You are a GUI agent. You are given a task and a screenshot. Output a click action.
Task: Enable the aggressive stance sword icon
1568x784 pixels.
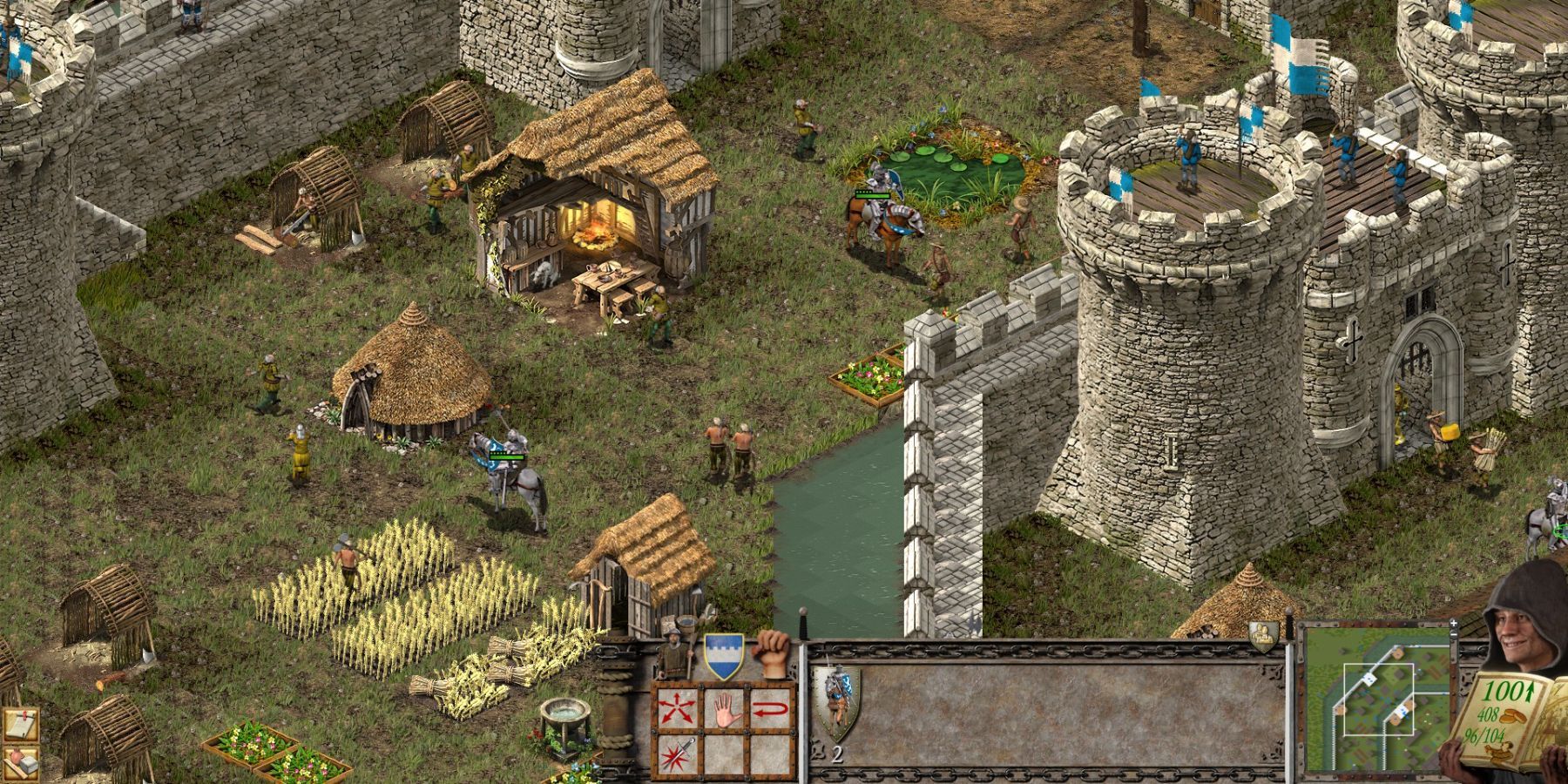(677, 754)
